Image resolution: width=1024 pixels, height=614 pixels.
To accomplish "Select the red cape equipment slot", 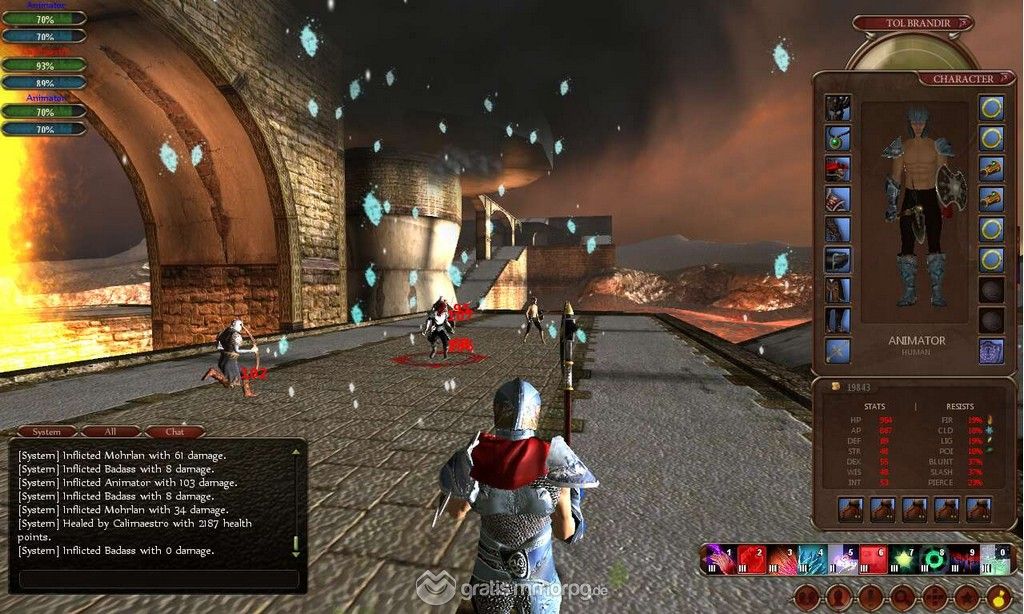I will coord(838,169).
